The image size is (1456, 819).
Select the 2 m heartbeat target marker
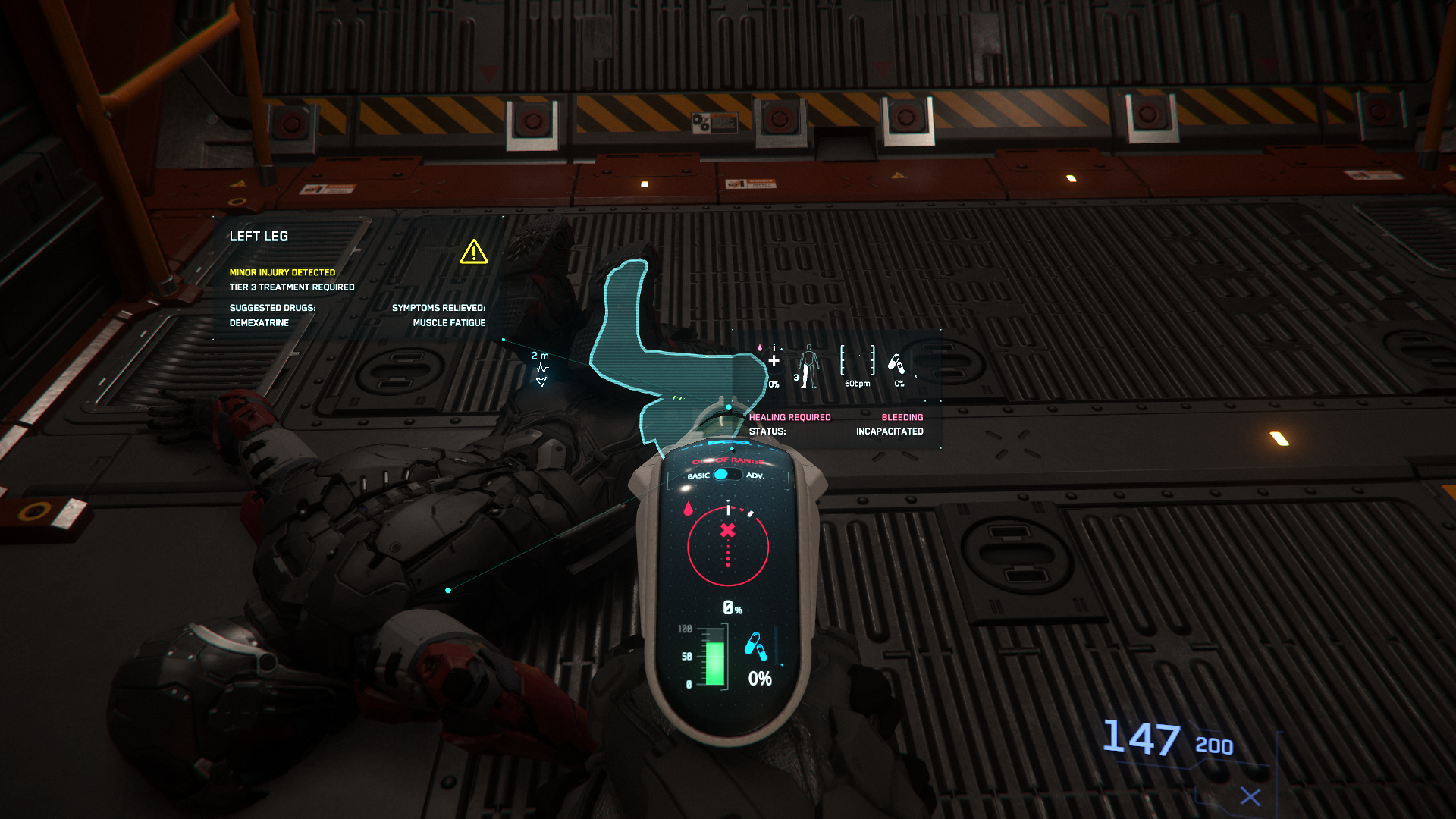(540, 371)
